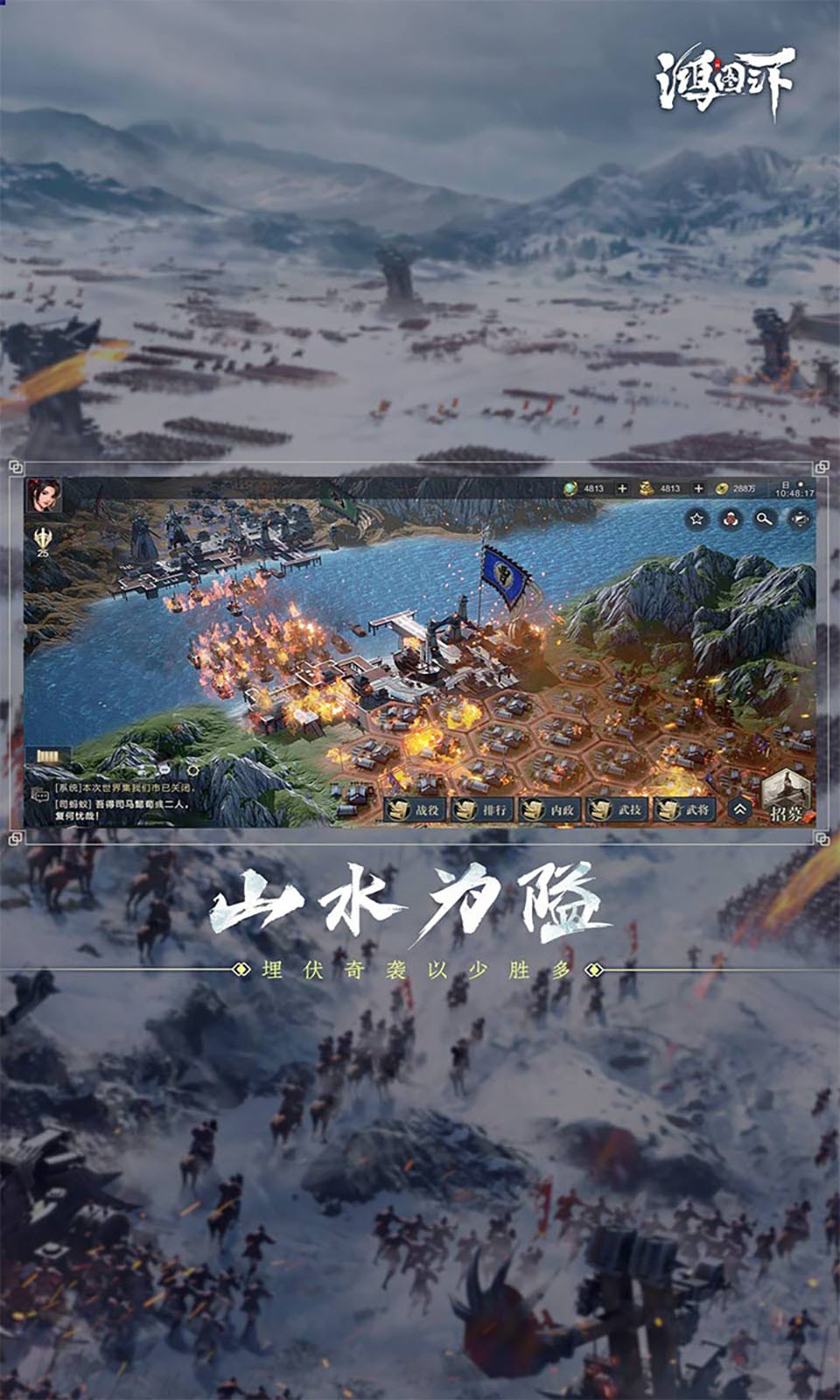
Task: Open the 武将 generals menu
Action: click(x=685, y=810)
